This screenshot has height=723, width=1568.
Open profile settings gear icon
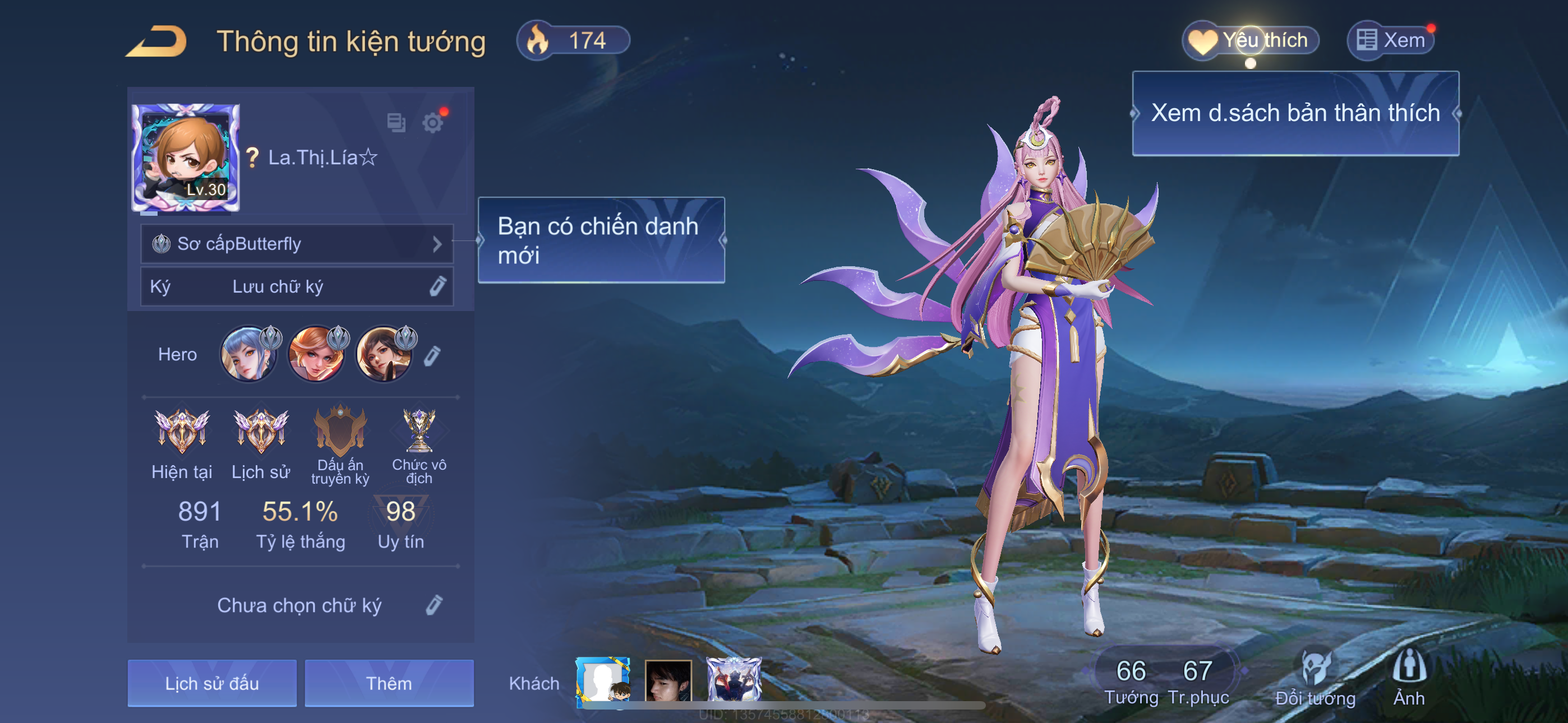[433, 123]
